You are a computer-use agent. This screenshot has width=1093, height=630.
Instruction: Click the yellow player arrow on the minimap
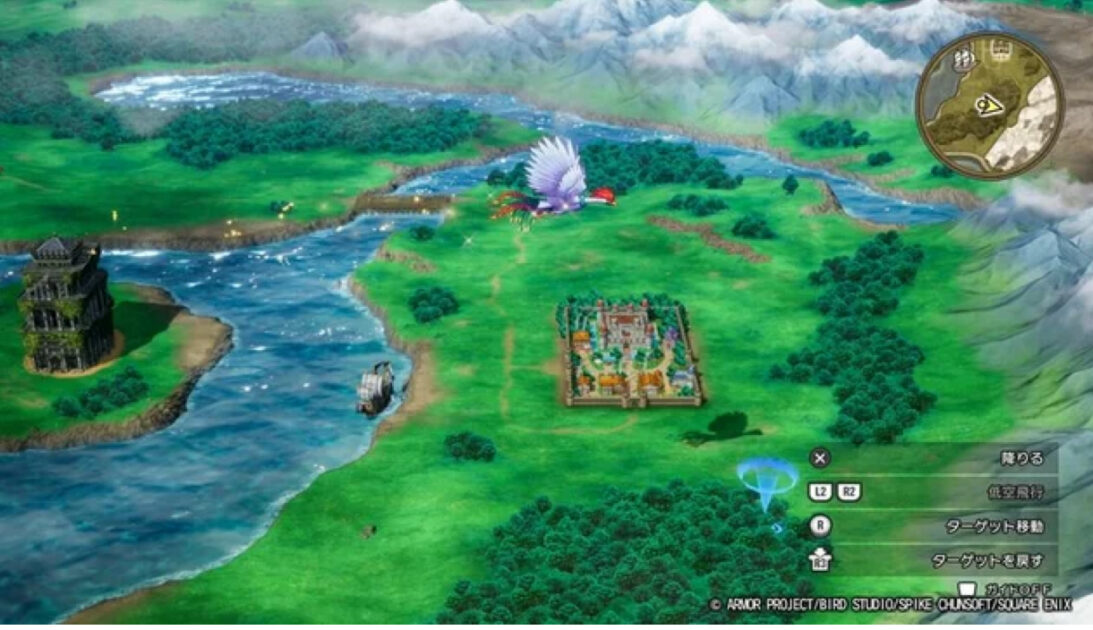tap(990, 102)
